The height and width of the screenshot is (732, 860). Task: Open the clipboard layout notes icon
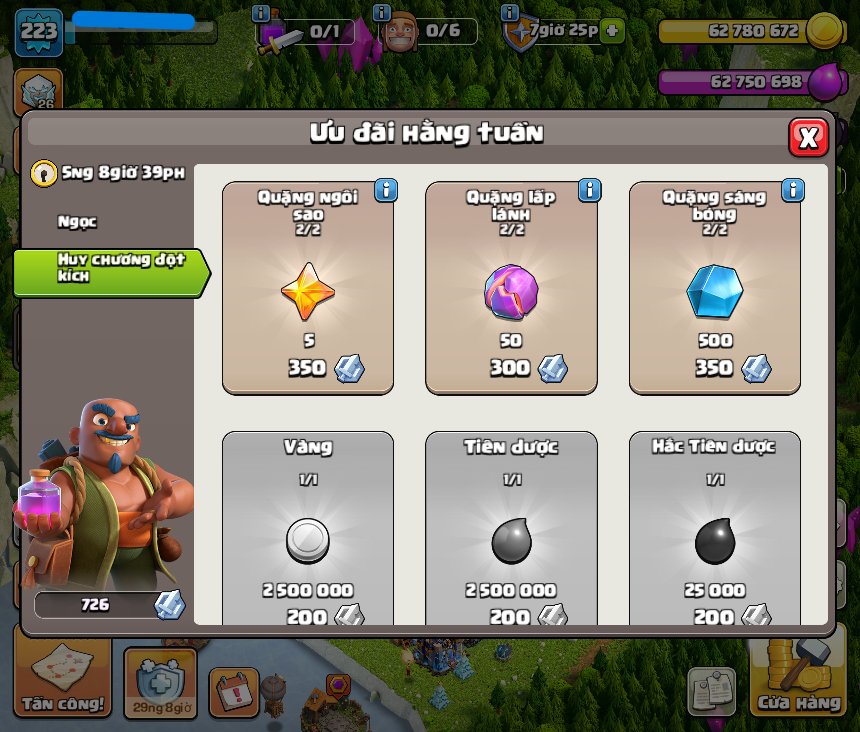pos(711,690)
